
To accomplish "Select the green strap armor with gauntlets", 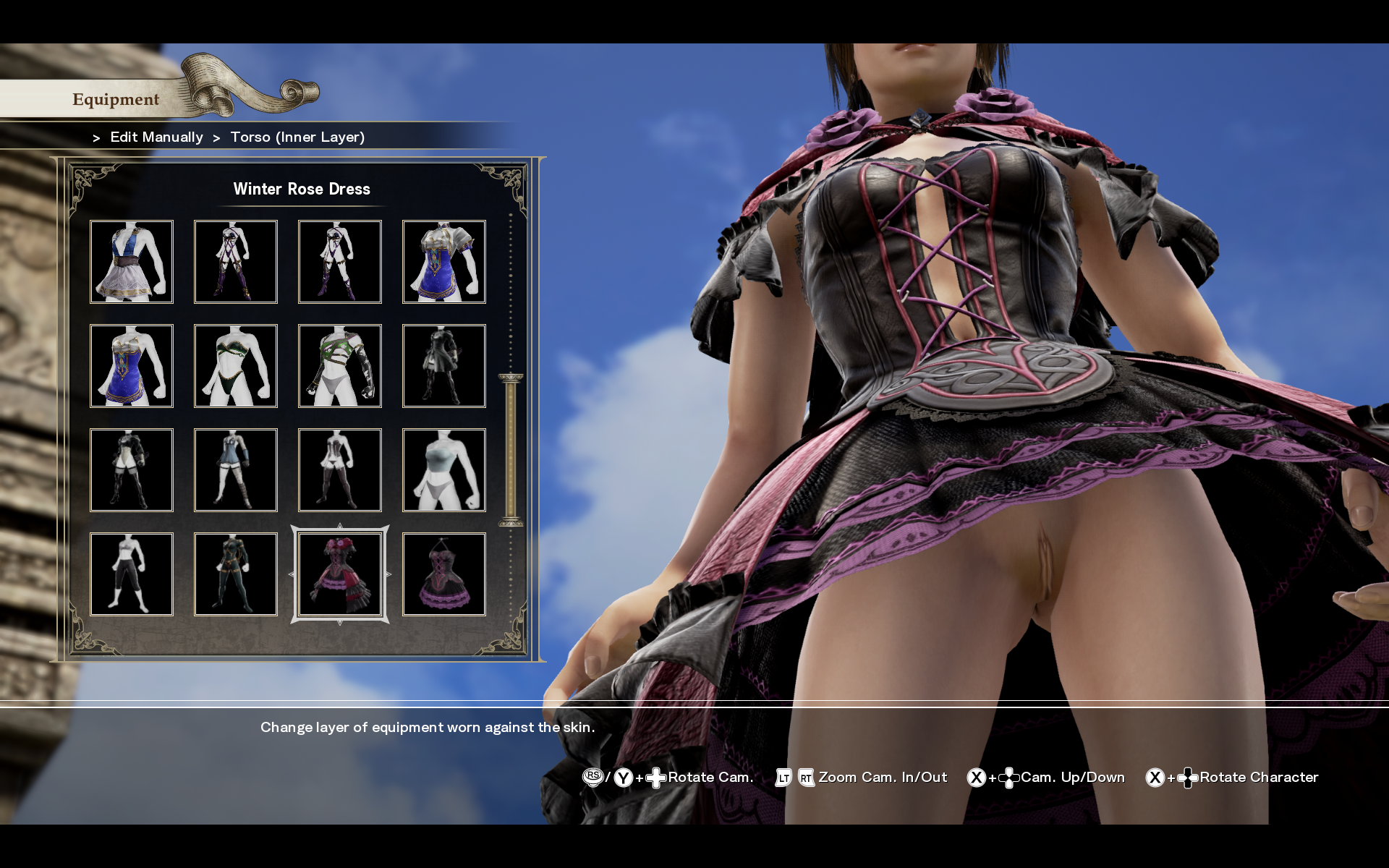I will [340, 366].
